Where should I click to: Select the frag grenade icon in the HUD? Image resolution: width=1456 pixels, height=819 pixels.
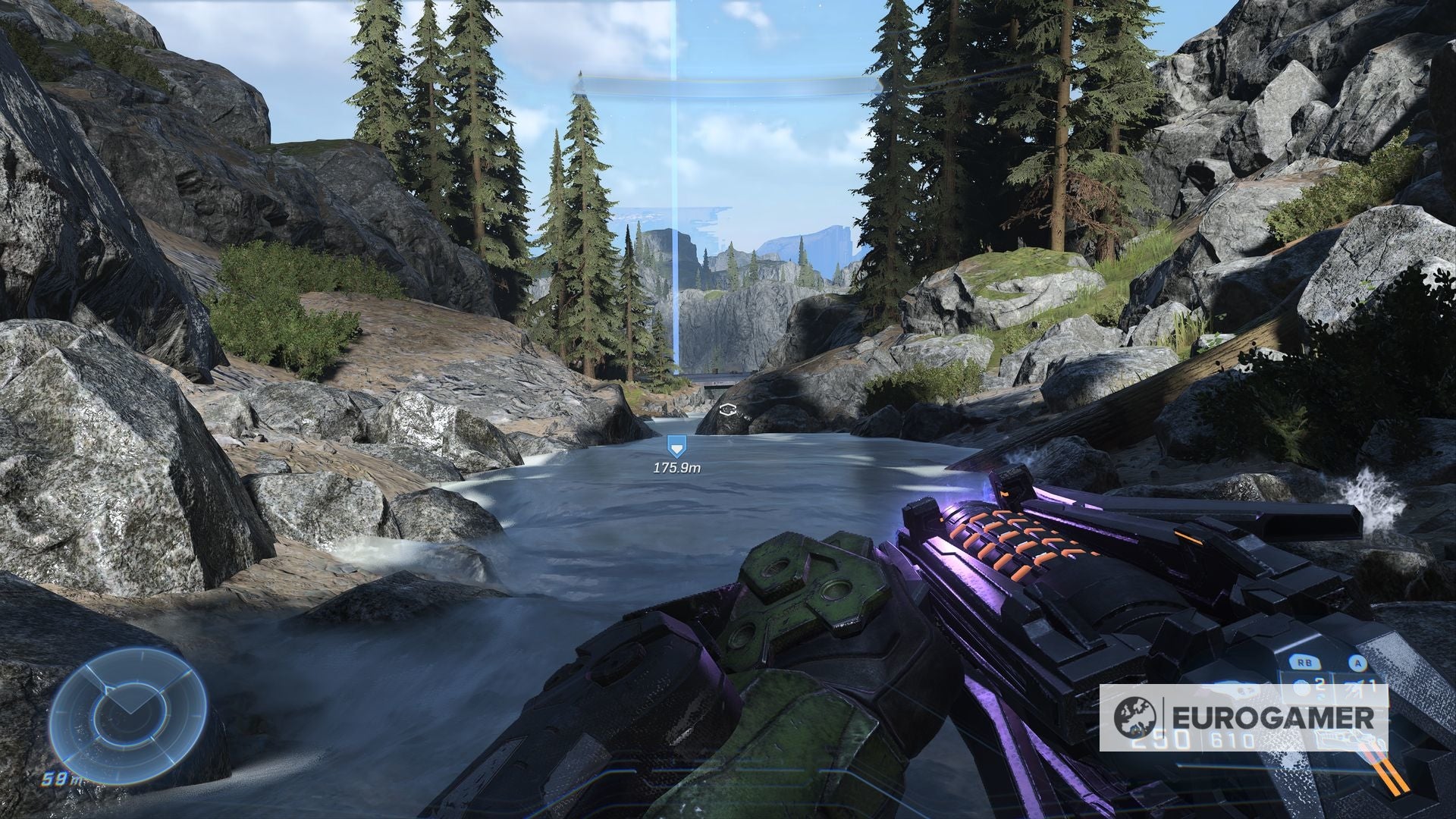[1300, 686]
